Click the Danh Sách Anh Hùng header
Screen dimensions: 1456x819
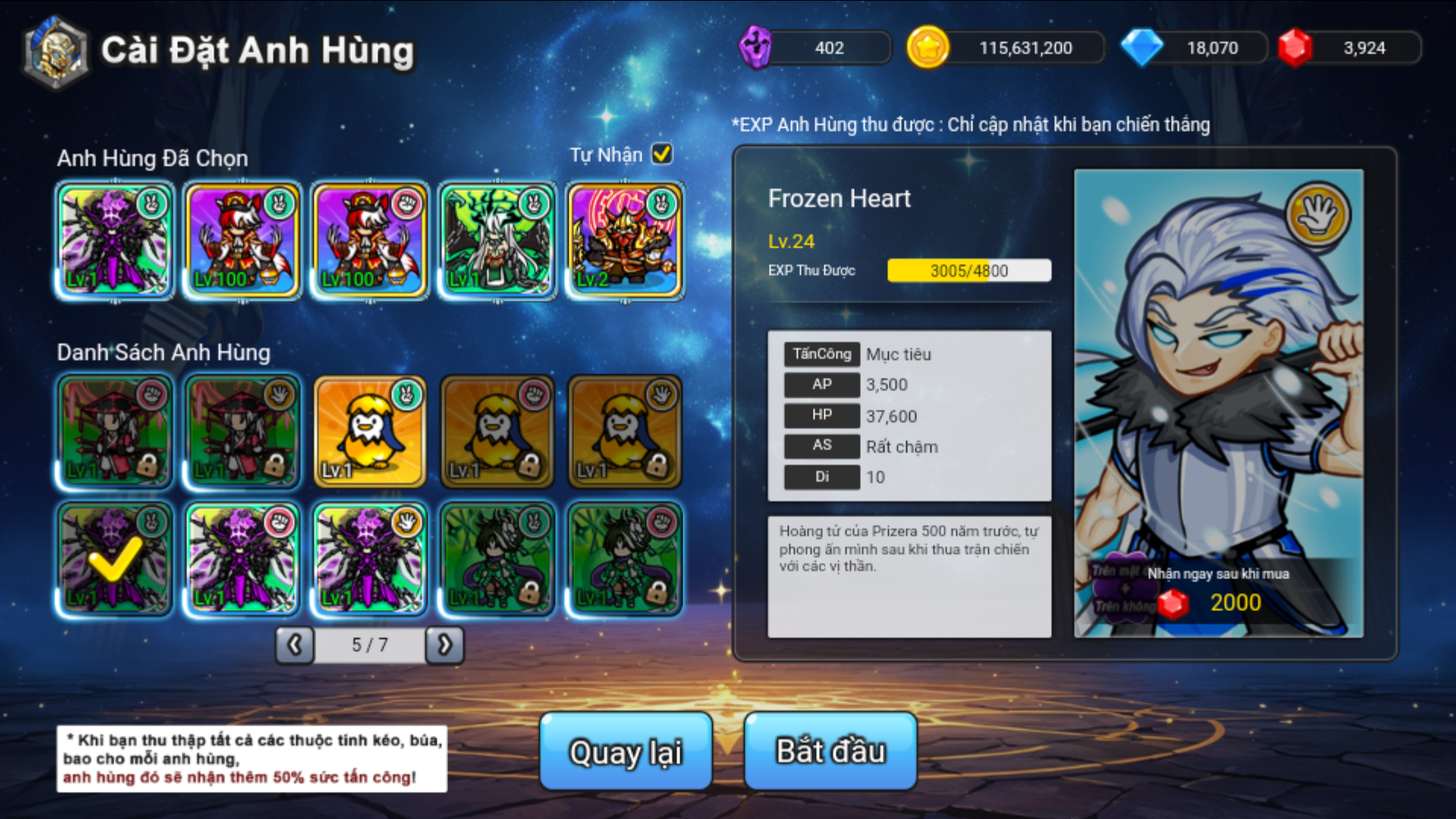163,352
